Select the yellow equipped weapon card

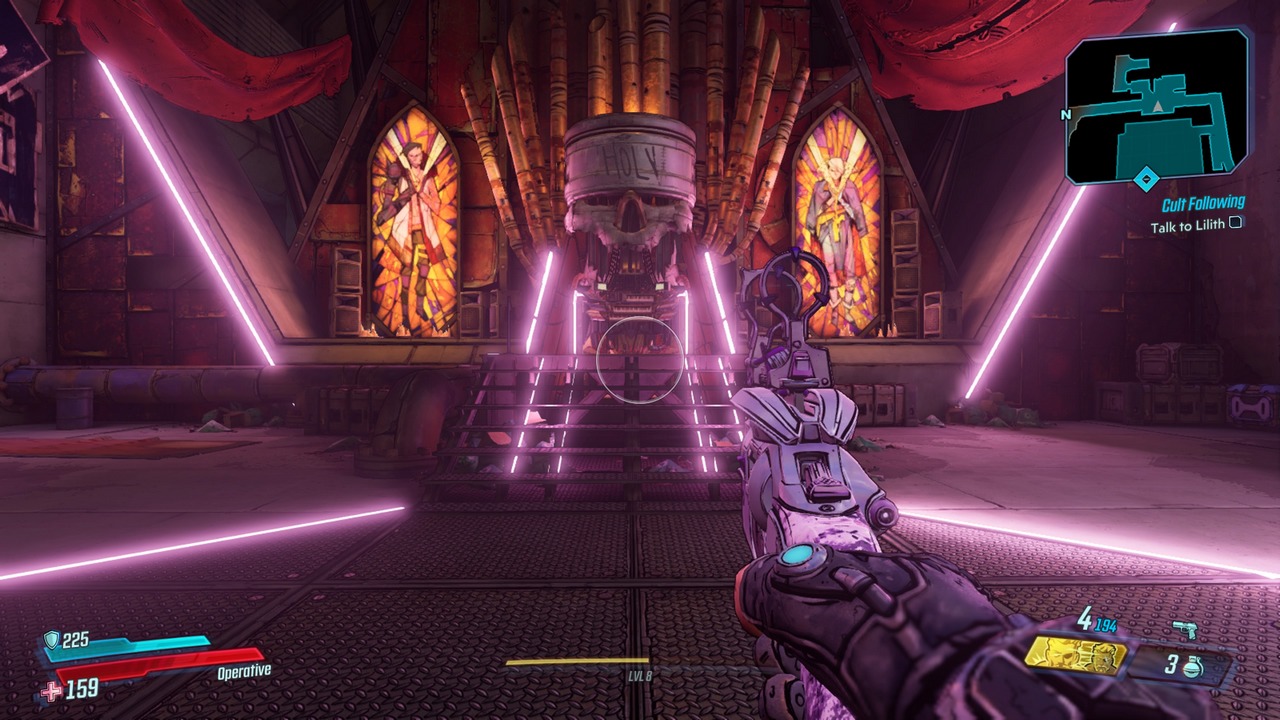click(x=1075, y=655)
